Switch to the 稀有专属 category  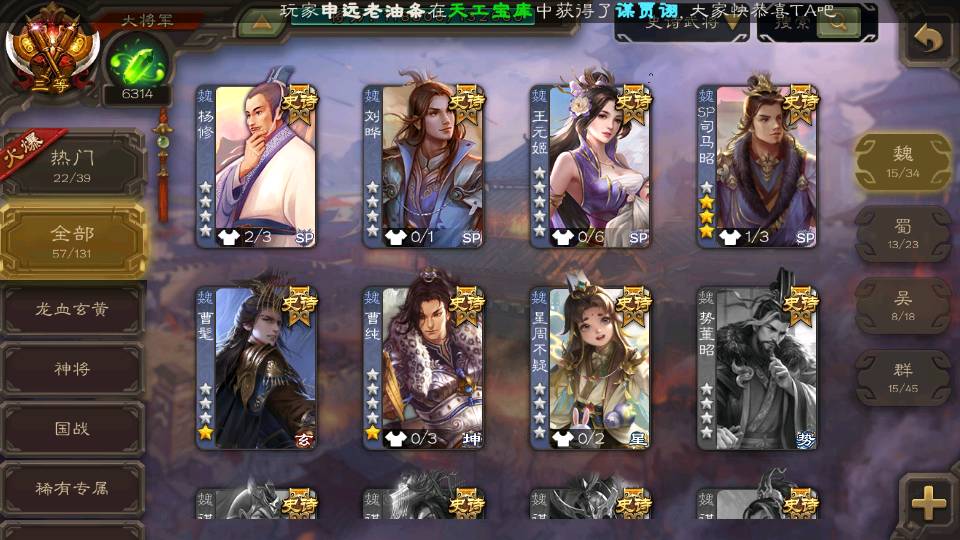click(72, 489)
